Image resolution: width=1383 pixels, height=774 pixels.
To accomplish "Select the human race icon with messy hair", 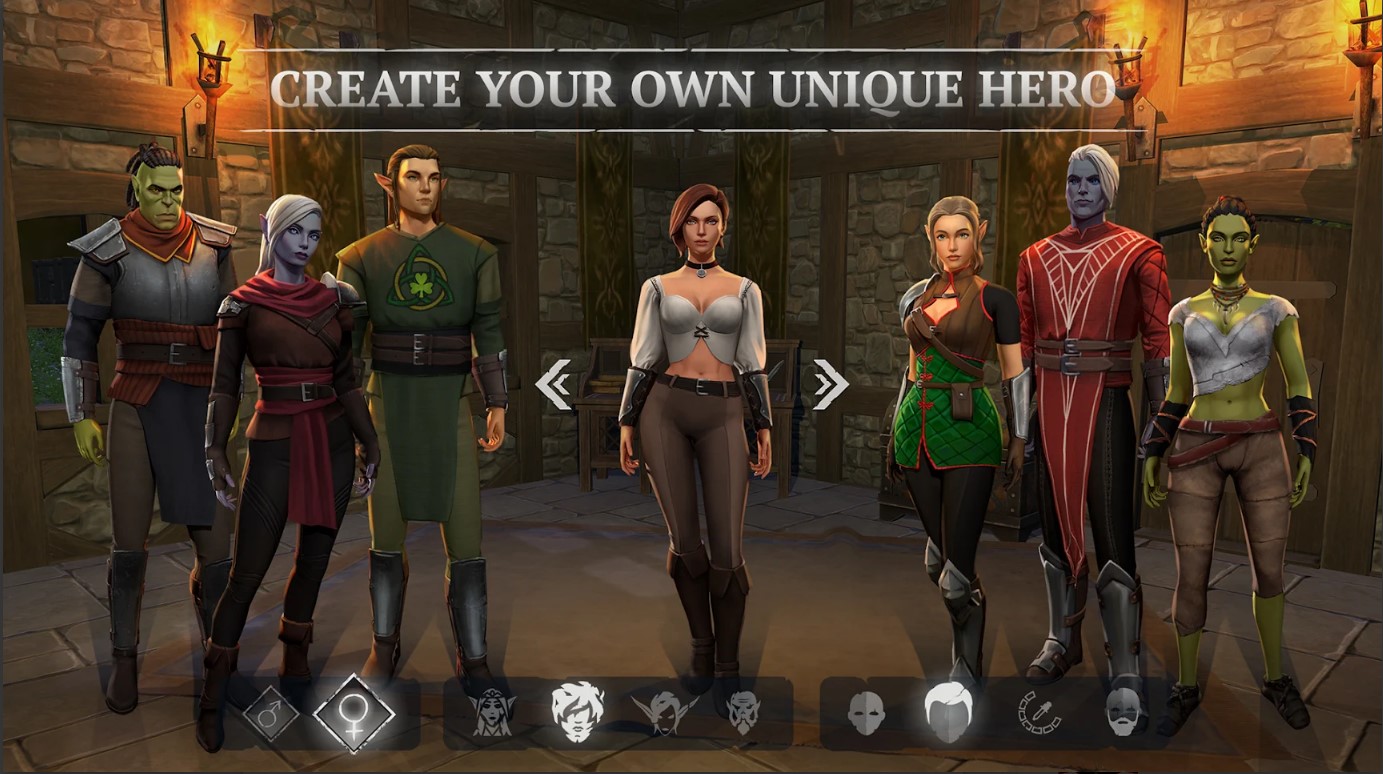I will (x=577, y=711).
